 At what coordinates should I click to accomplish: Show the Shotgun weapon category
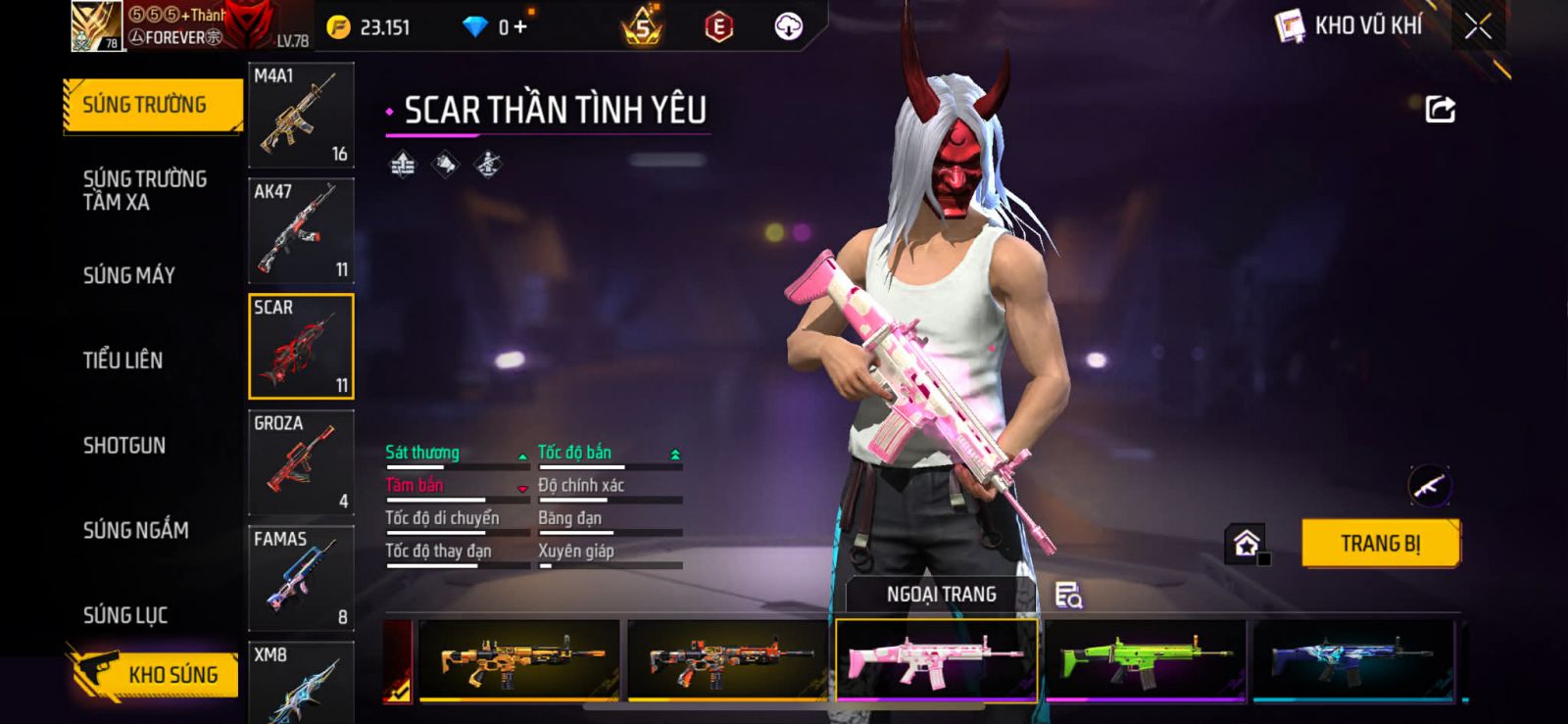tap(124, 446)
